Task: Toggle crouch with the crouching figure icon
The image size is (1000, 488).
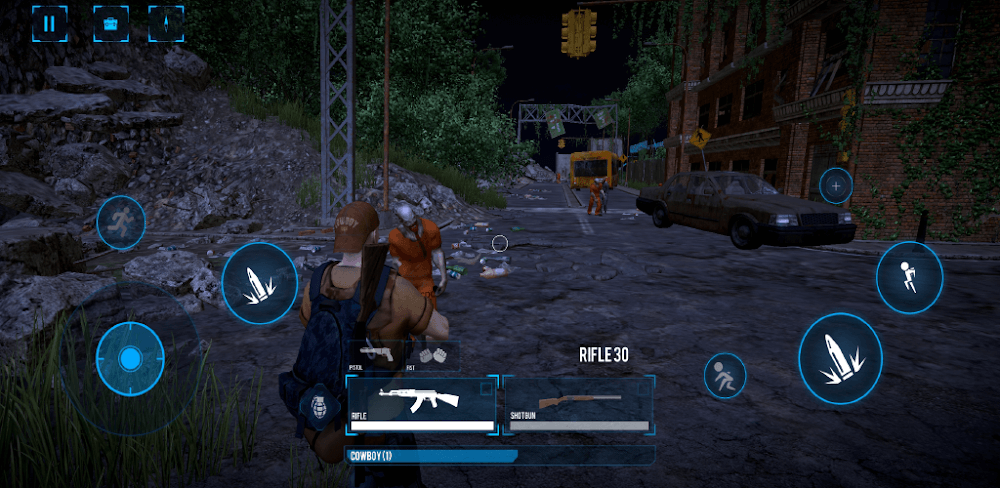Action: 724,376
